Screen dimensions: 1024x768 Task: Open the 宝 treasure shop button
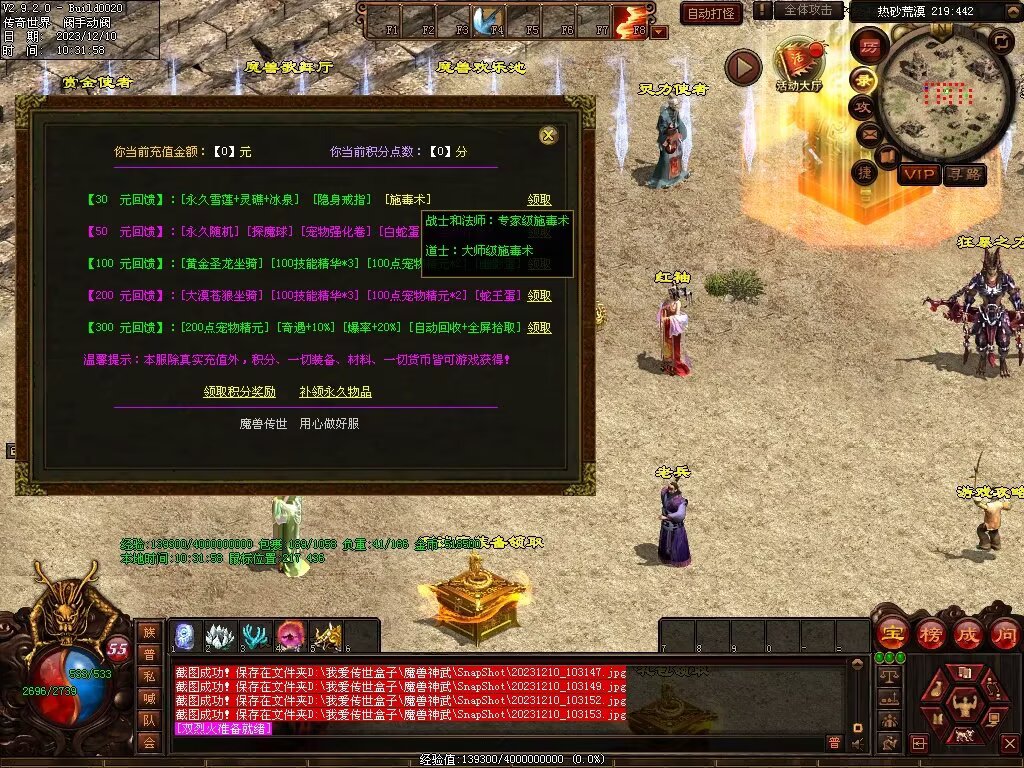pos(890,634)
